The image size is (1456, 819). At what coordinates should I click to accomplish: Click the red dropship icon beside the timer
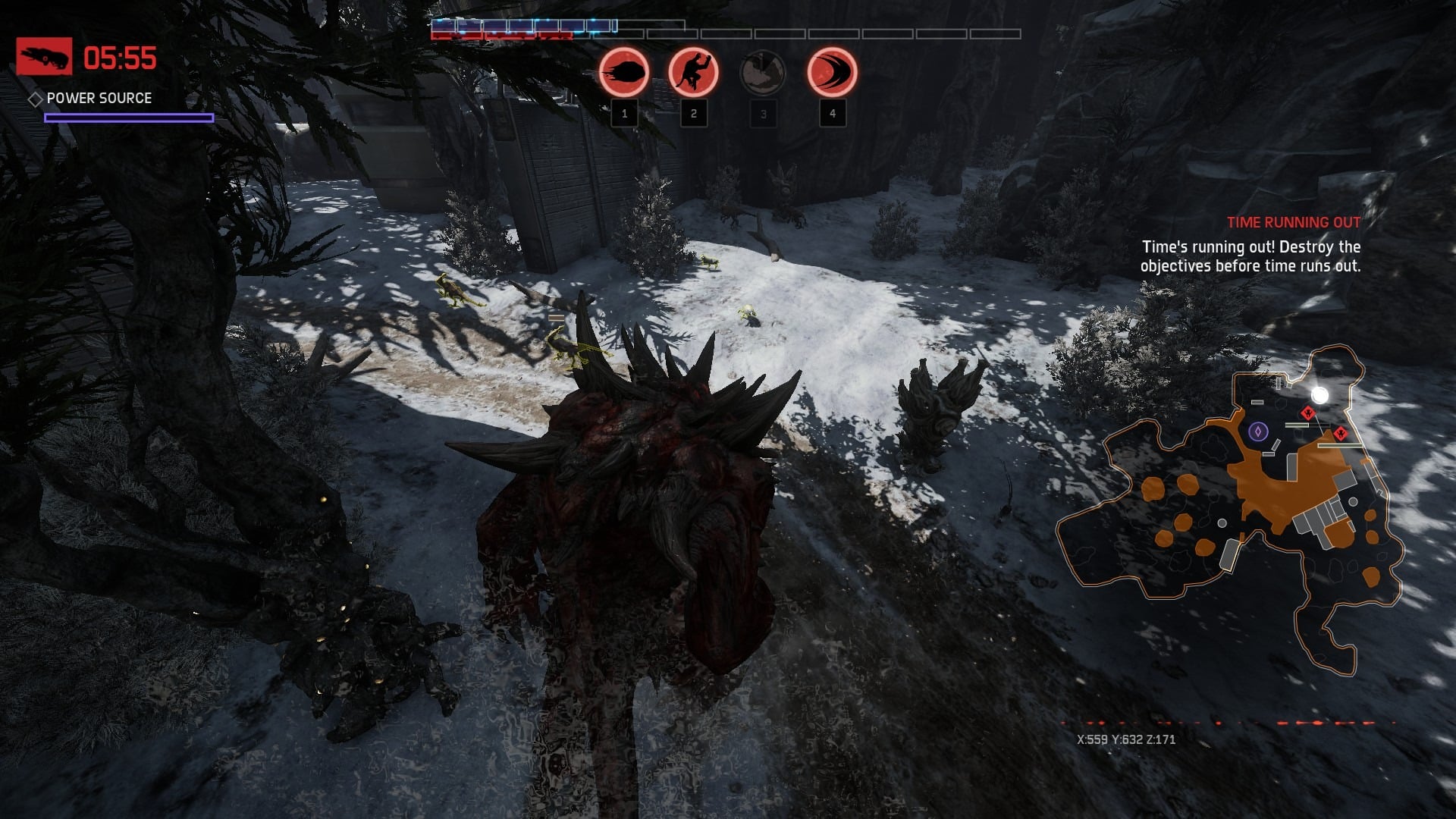44,57
